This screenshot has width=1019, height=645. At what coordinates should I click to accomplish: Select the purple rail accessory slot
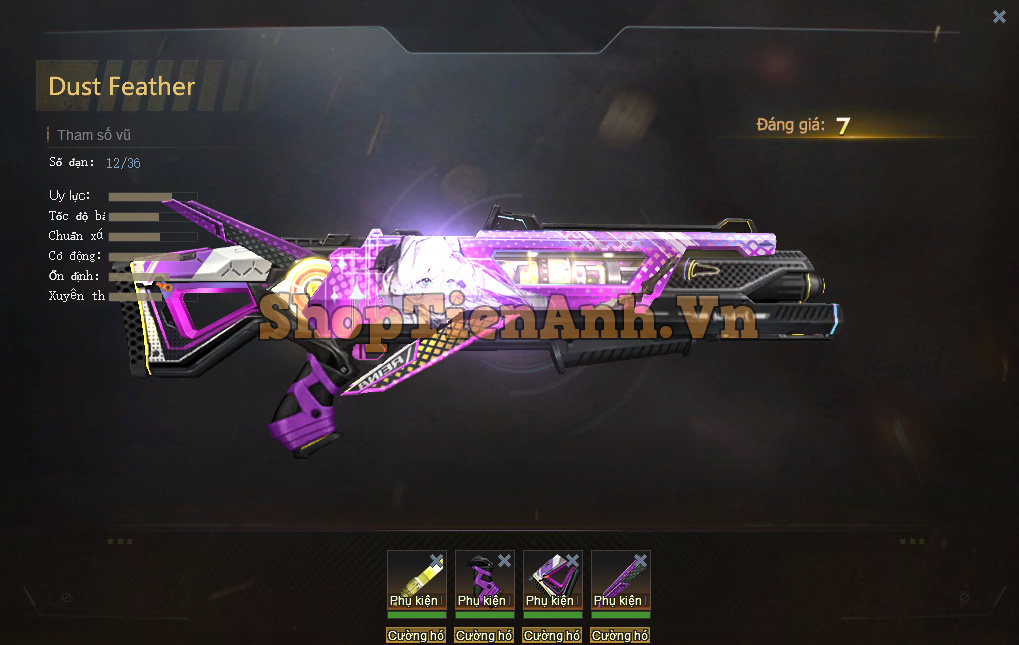617,580
